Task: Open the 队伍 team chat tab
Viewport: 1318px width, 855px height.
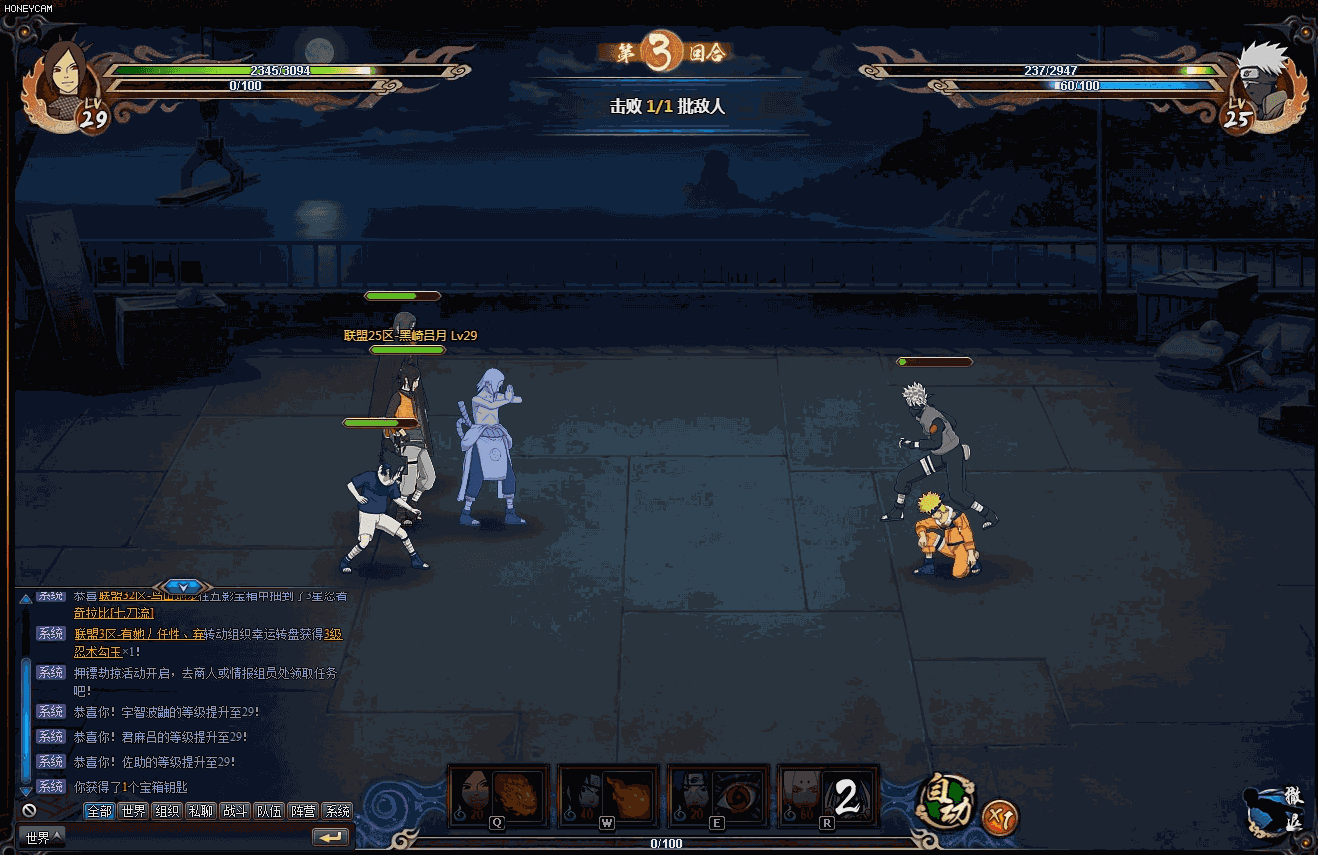Action: [x=269, y=811]
